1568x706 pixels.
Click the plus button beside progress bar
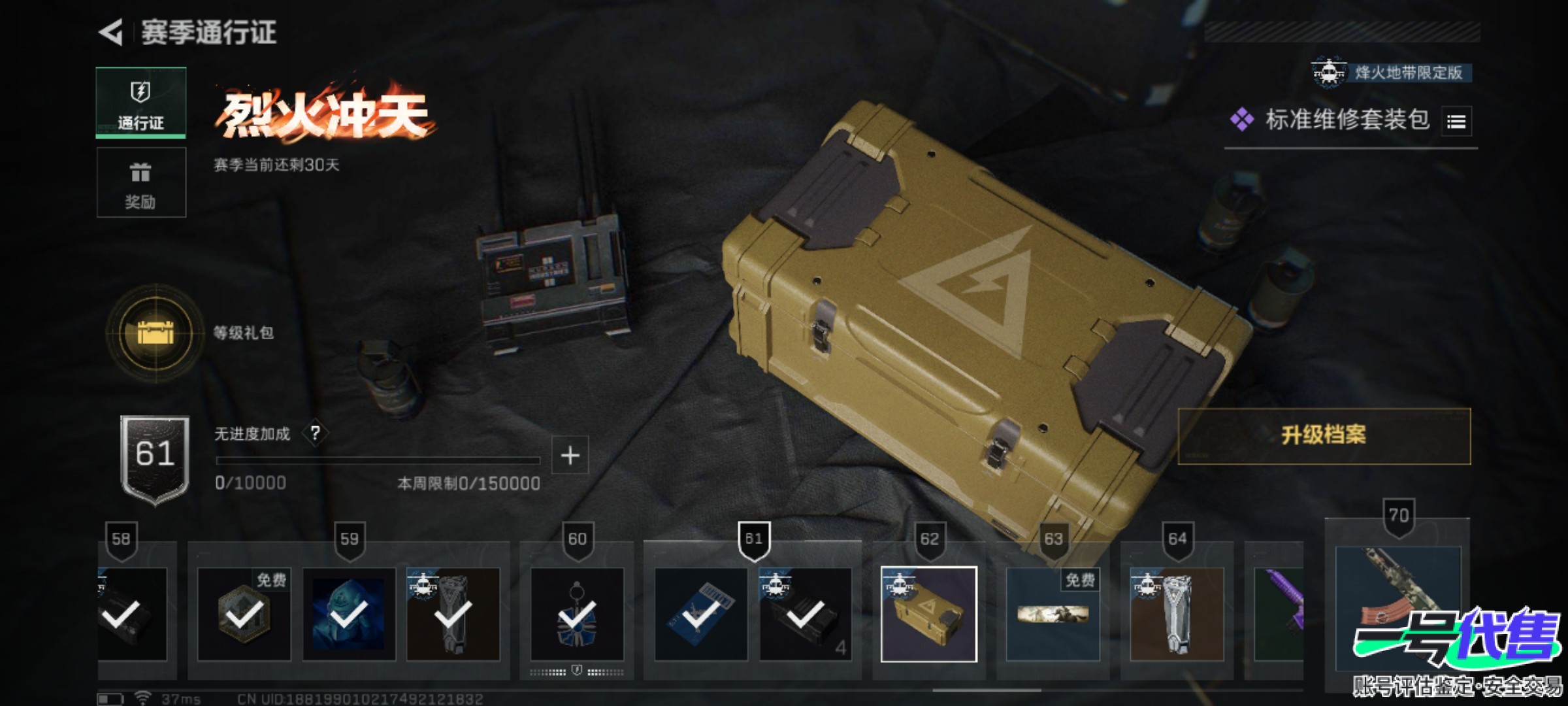[570, 455]
